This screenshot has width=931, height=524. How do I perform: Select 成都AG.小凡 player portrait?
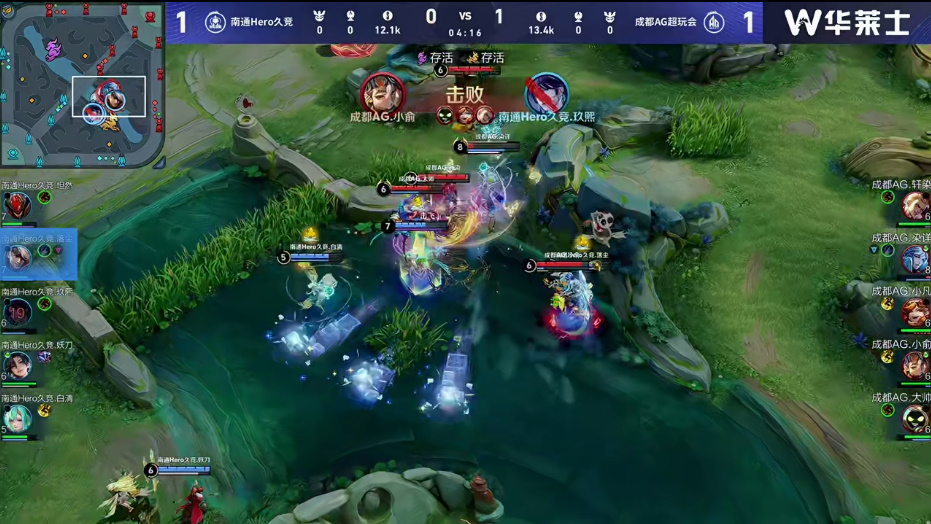tap(914, 313)
